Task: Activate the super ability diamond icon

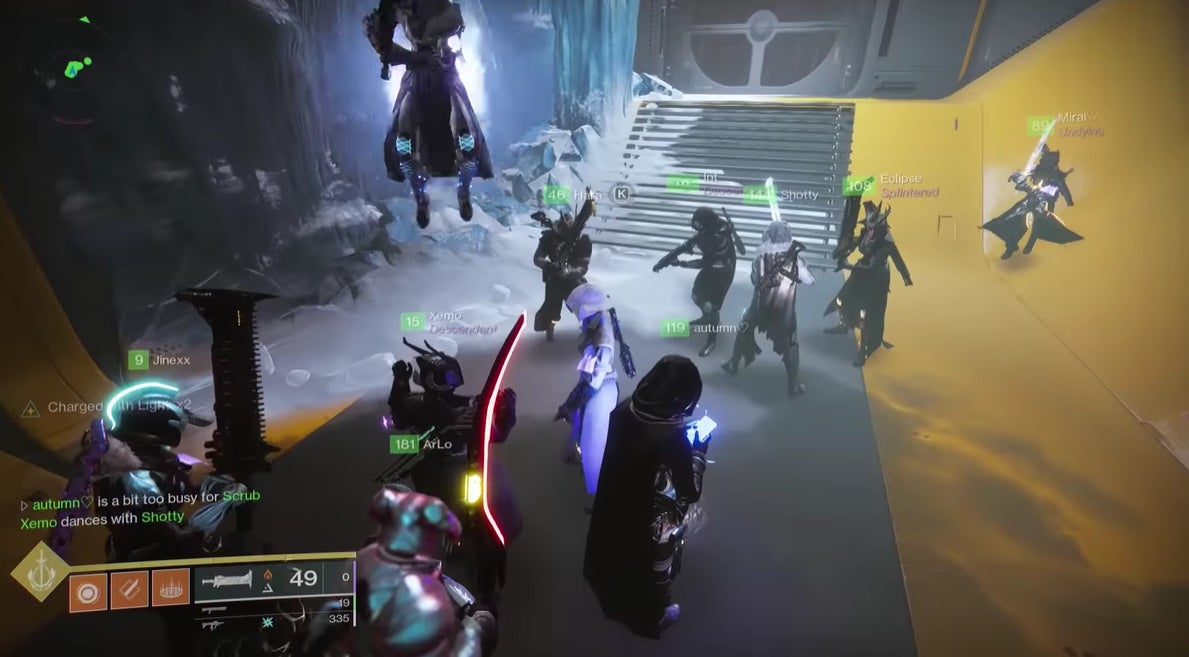Action: click(x=39, y=572)
